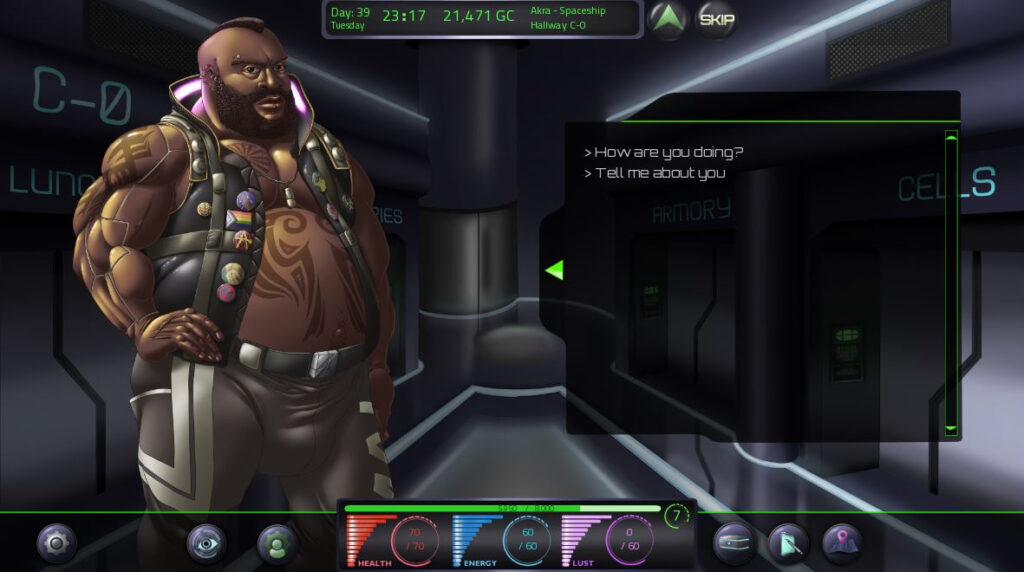Click the green tablet journal icon
1024x572 pixels.
788,543
